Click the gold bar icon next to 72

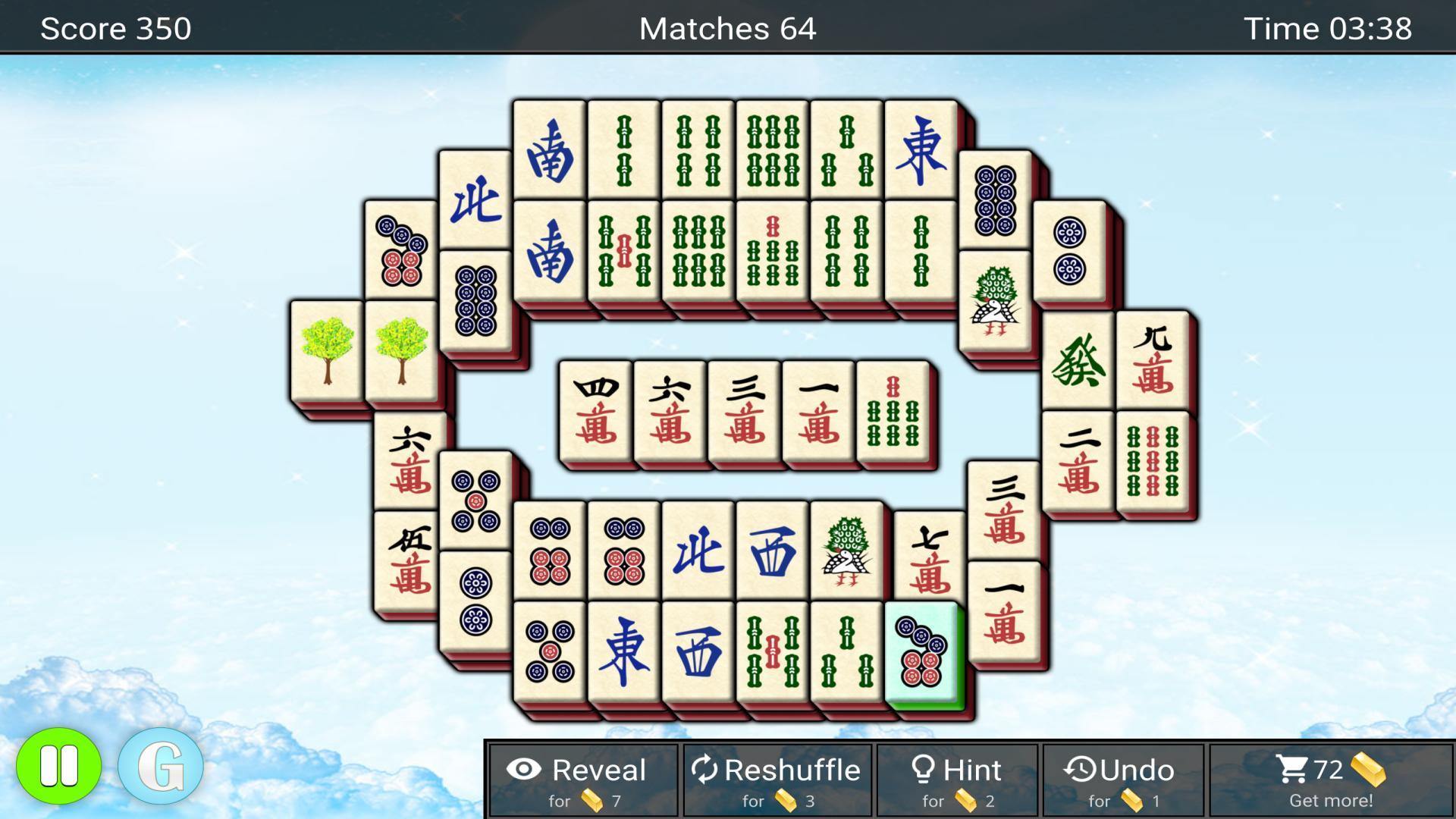point(1369,767)
